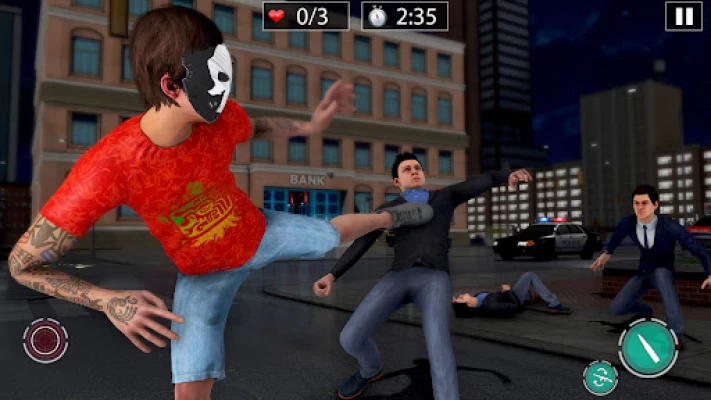Pause the game
This screenshot has height=400, width=711.
coord(683,16)
